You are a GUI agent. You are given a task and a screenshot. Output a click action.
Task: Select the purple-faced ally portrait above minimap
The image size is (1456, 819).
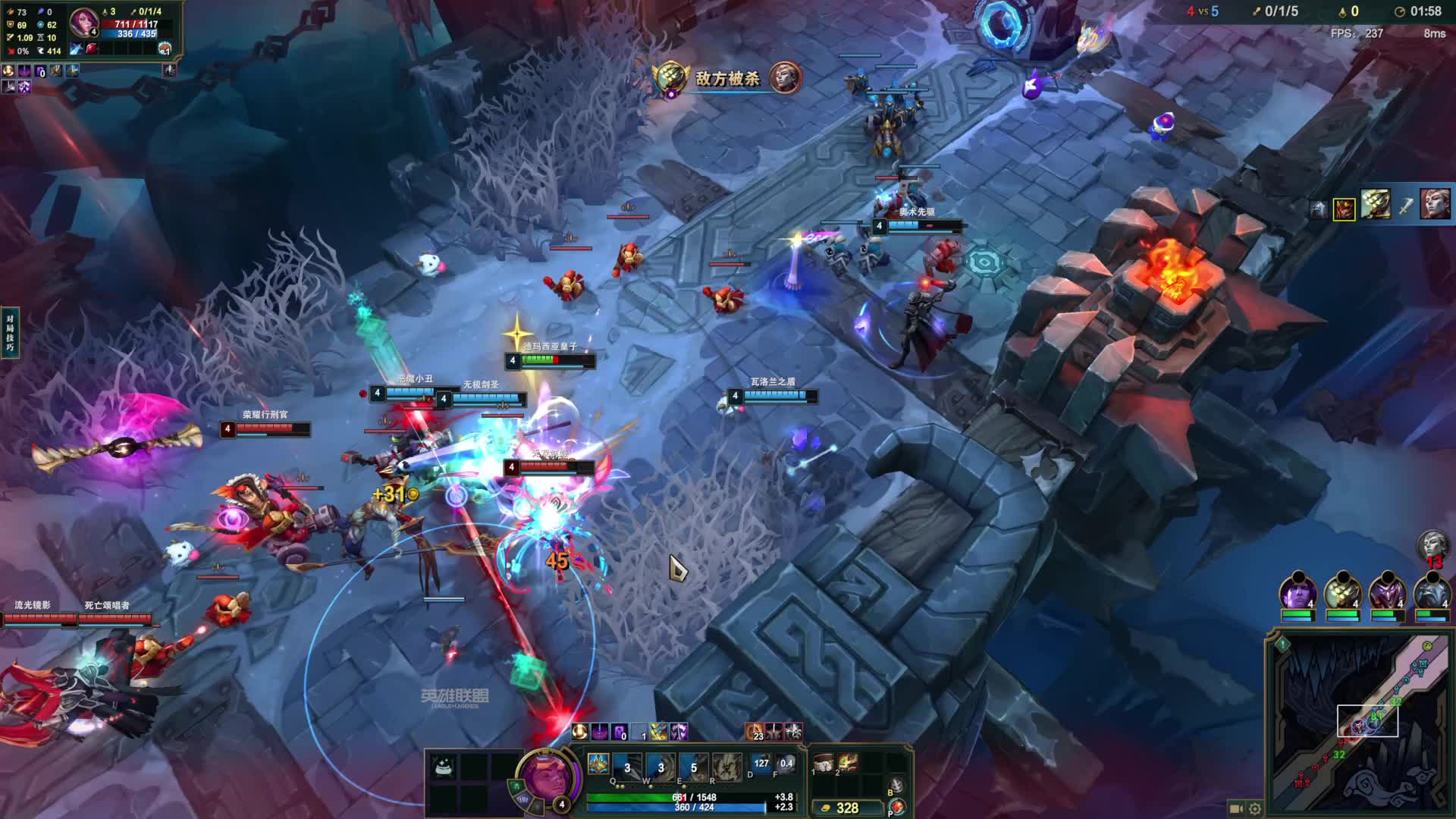tap(1297, 591)
